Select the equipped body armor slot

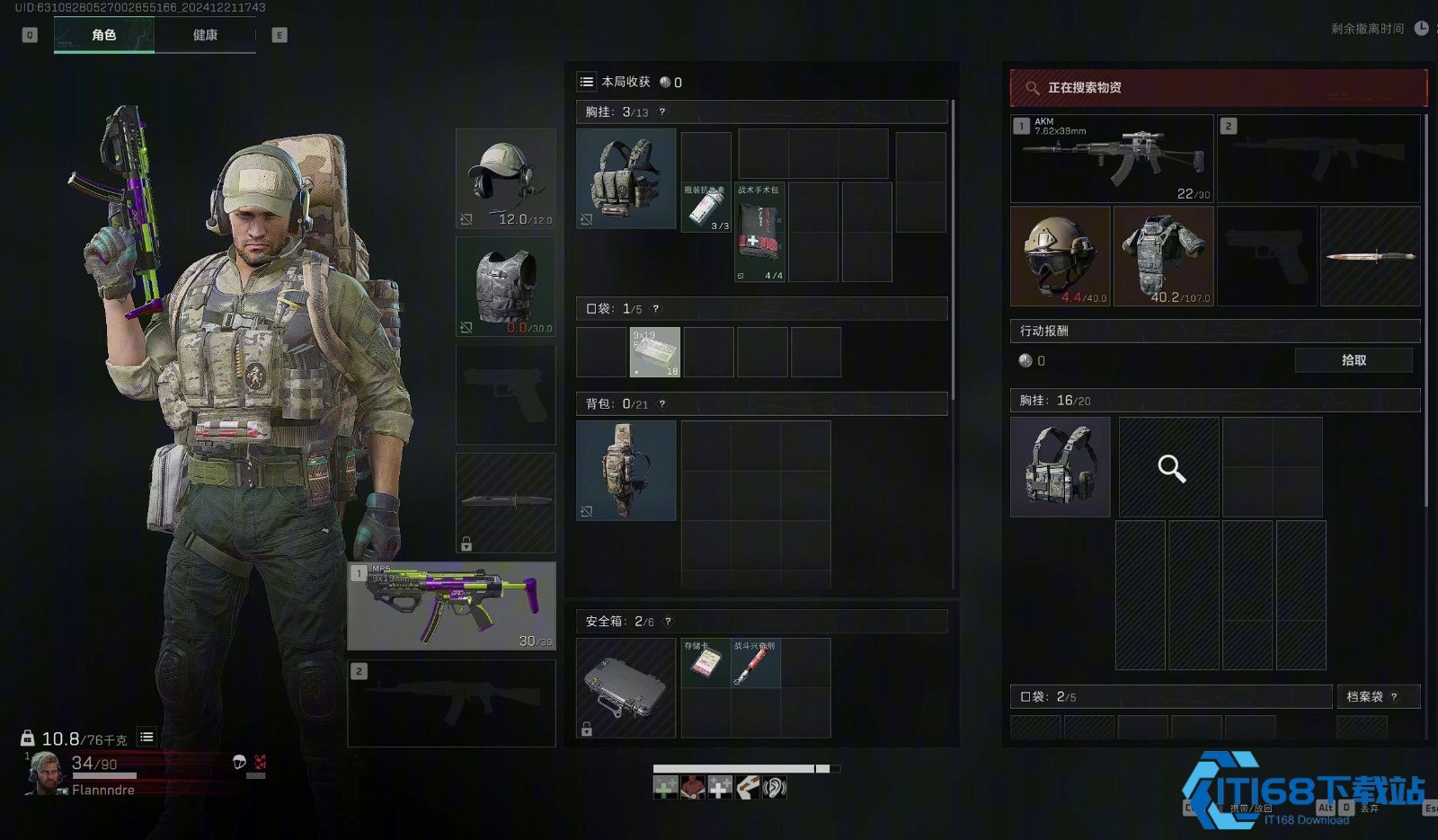point(506,287)
